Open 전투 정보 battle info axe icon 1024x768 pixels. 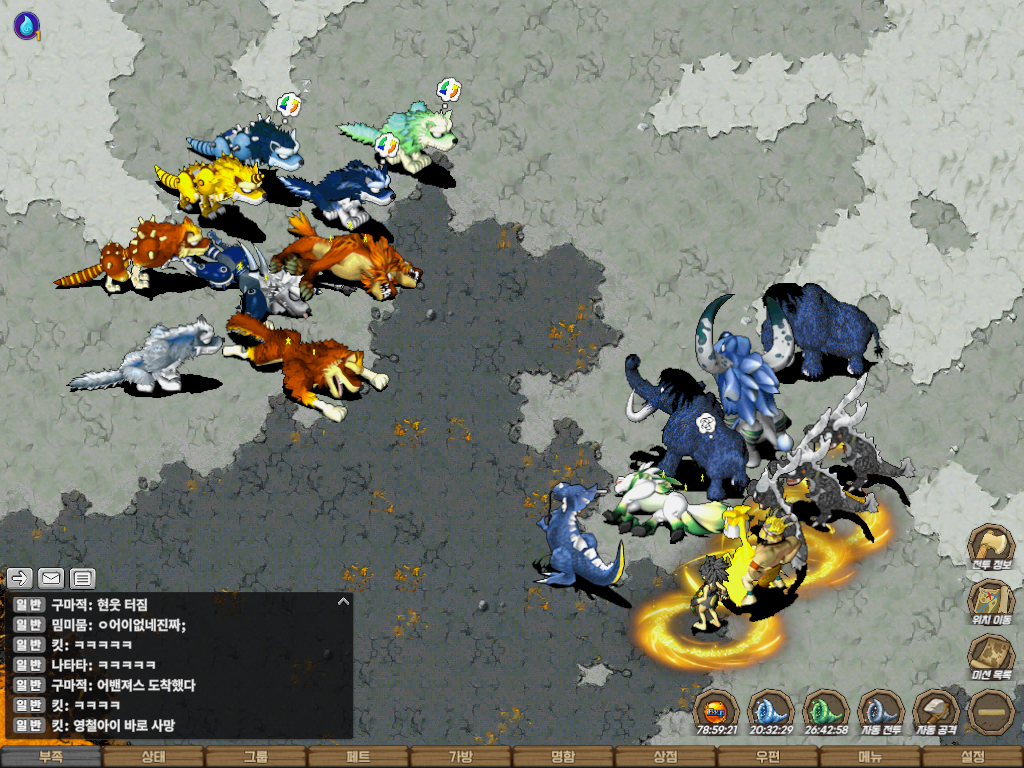click(990, 548)
